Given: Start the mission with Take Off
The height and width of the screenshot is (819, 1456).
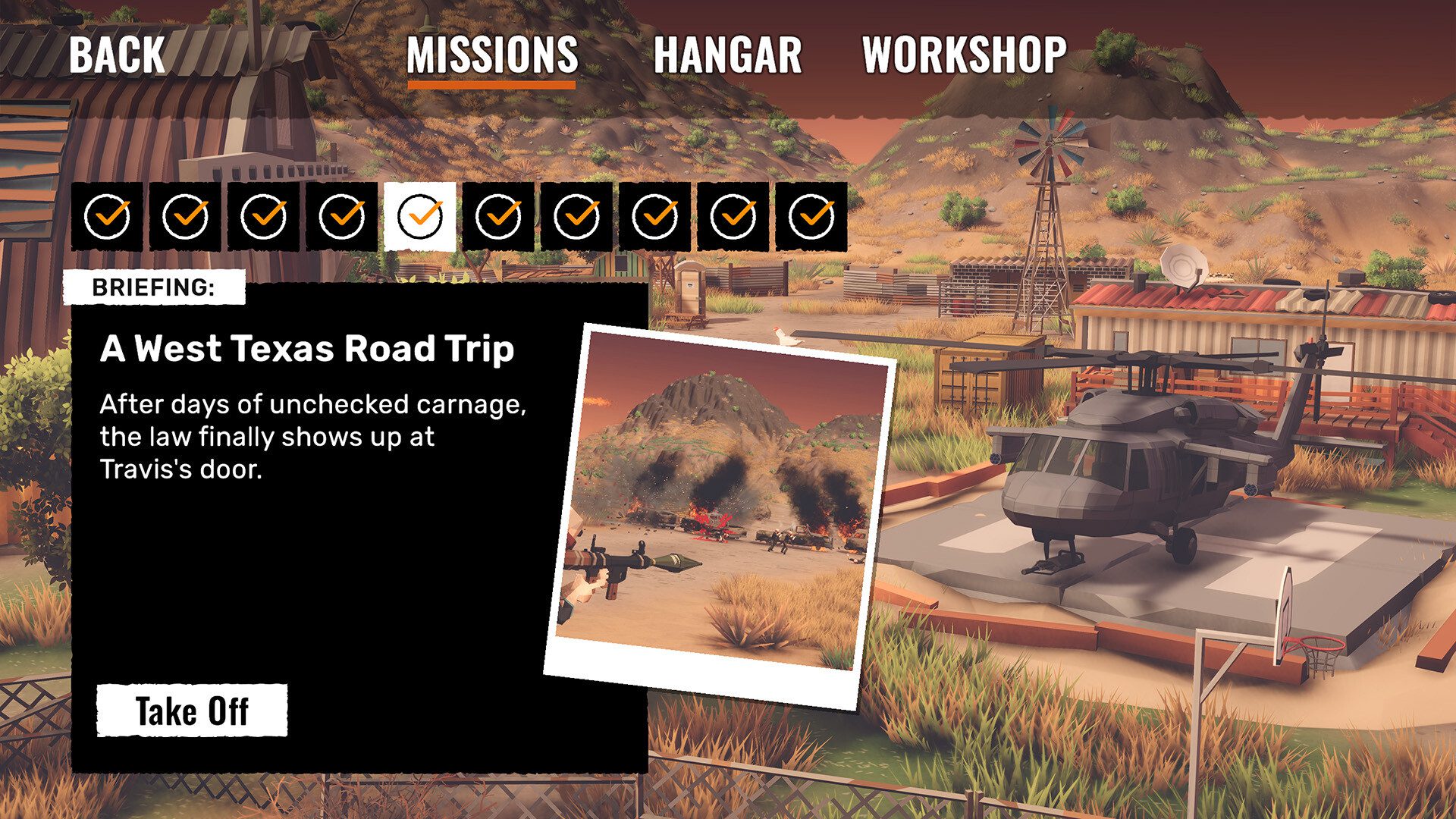Looking at the screenshot, I should coord(192,711).
